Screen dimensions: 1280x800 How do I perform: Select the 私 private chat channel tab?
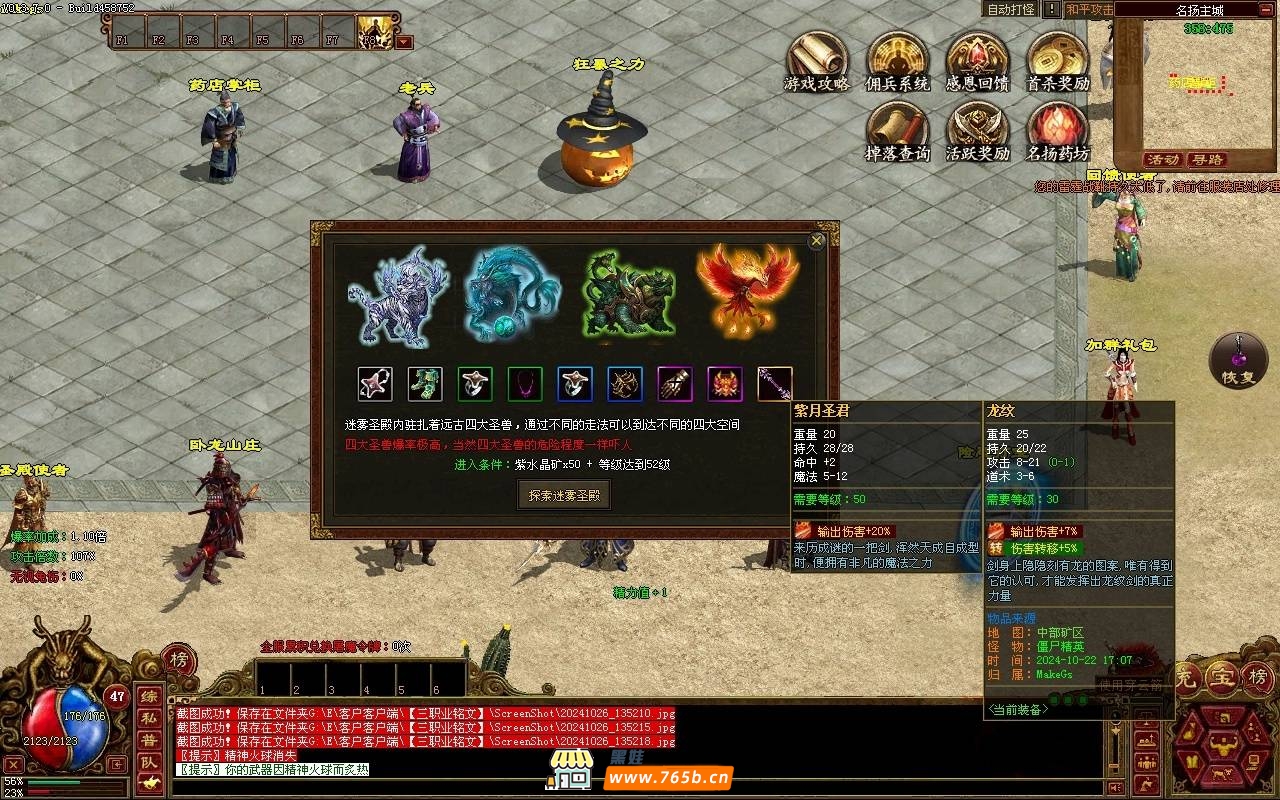[148, 718]
